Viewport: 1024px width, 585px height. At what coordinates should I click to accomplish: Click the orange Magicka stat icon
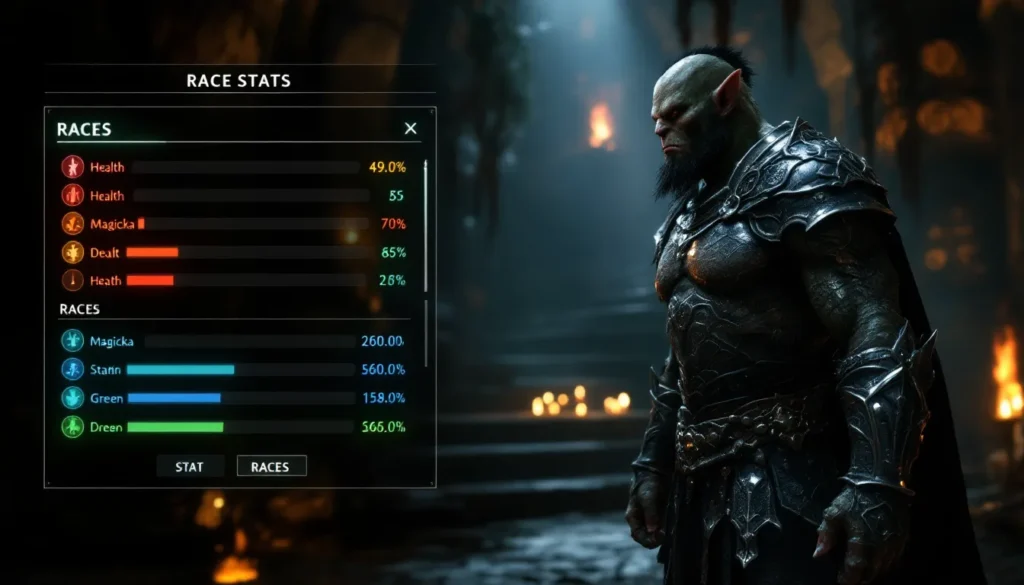tap(72, 224)
